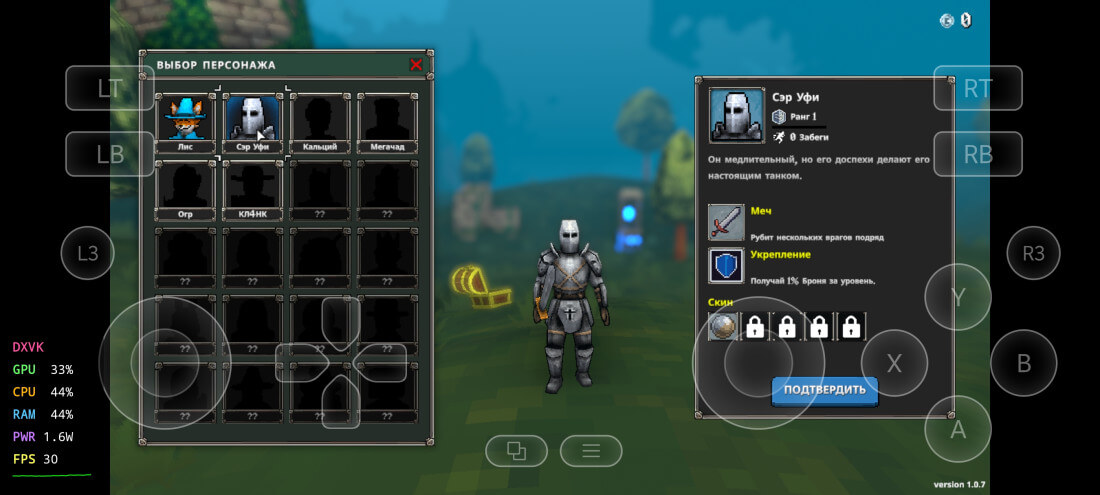Screen dimensions: 1100x495
Task: Click the Меч sword ability icon
Action: point(727,222)
